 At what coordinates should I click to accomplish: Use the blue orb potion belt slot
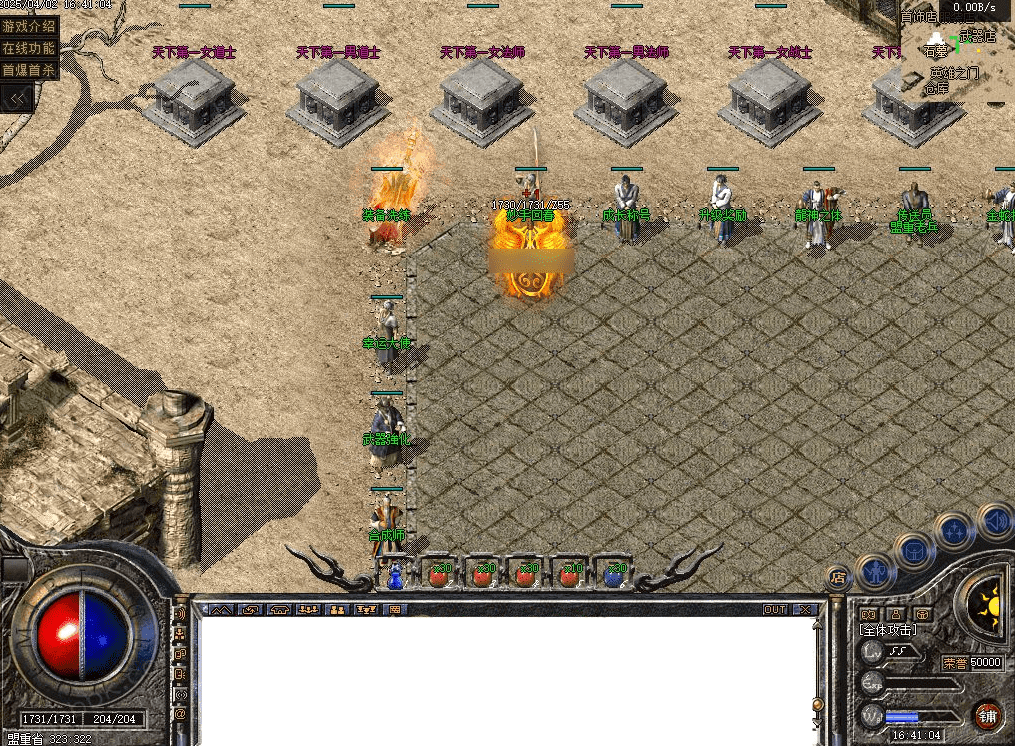[614, 575]
